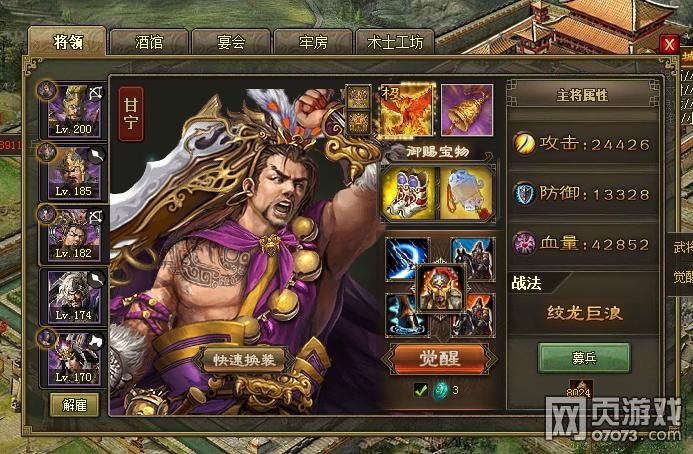Pick the Lv. 182 general portrait
693x454 pixels.
click(74, 233)
